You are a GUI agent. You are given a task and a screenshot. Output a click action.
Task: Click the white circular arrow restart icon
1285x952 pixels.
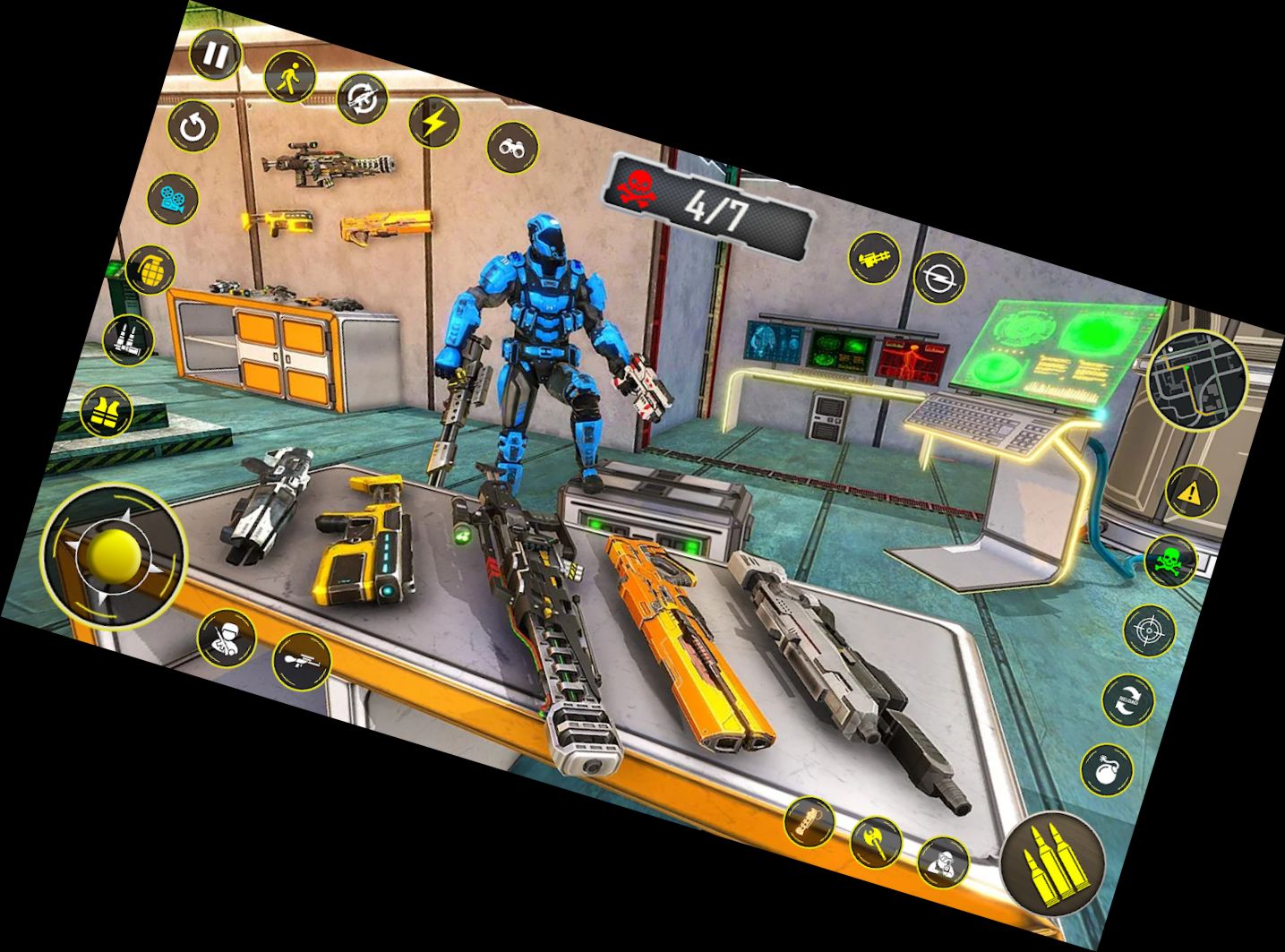(x=193, y=126)
